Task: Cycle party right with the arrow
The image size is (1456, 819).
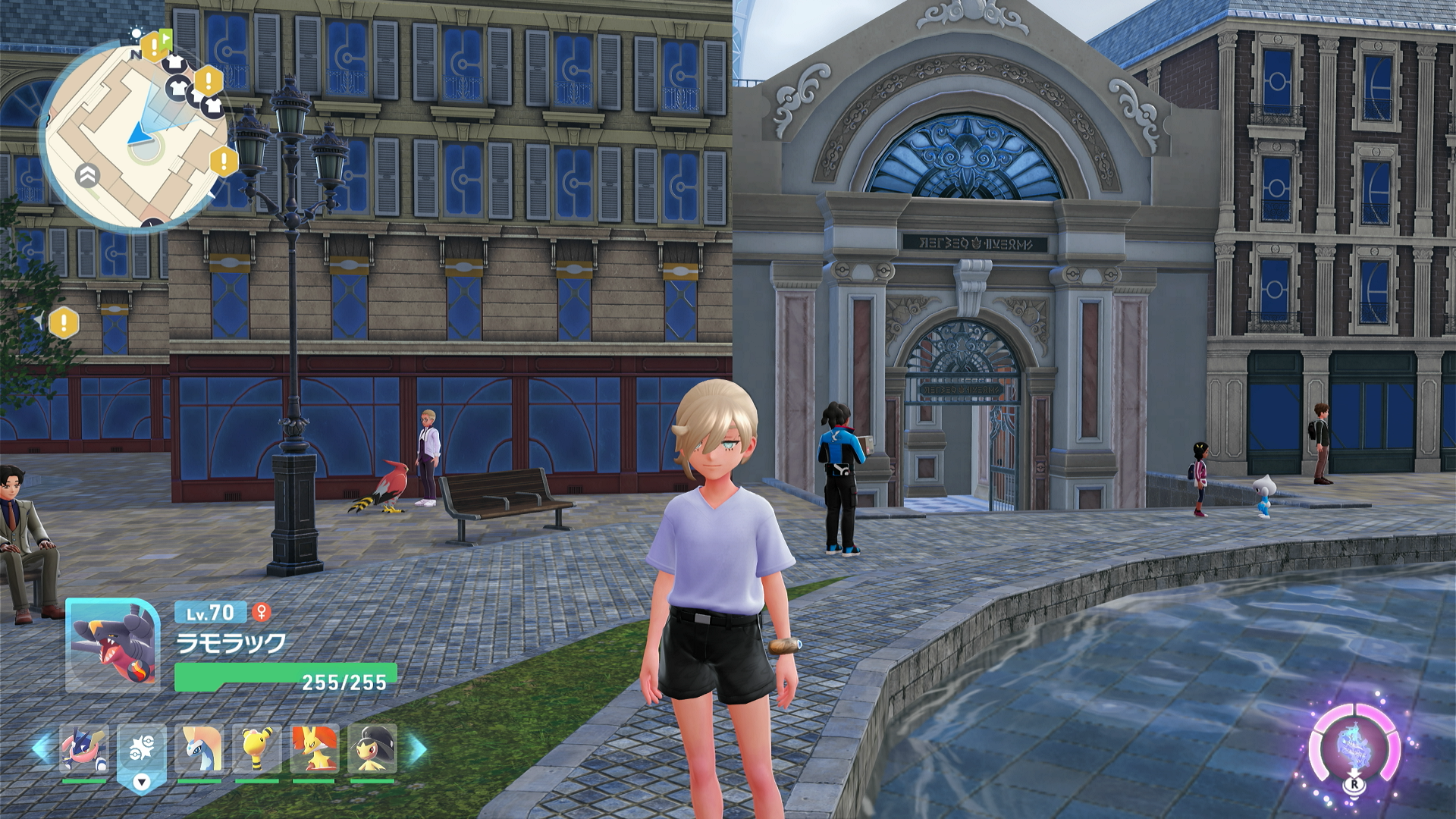Action: tap(418, 749)
